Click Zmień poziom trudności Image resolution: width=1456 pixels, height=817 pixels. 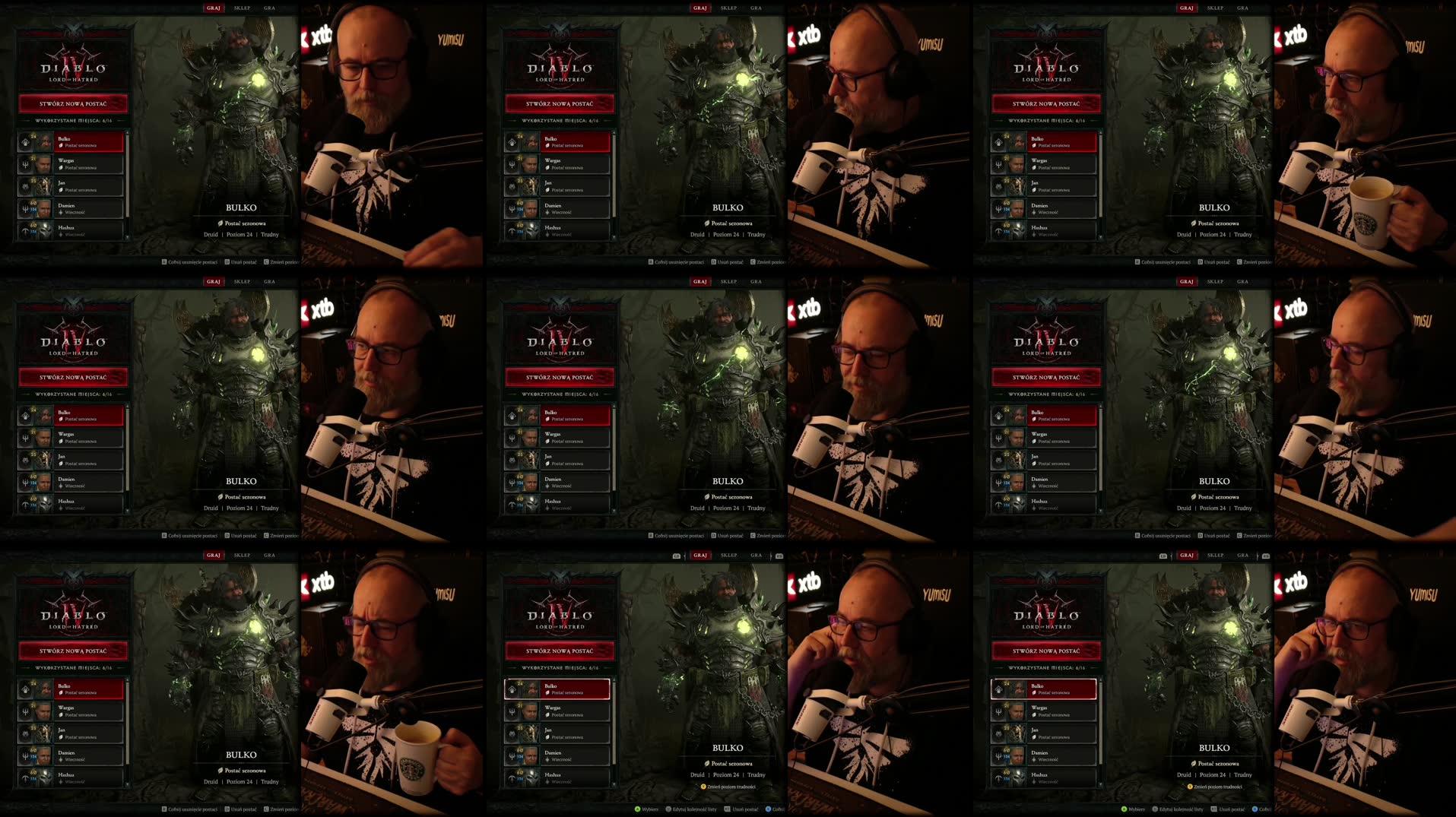coord(731,787)
